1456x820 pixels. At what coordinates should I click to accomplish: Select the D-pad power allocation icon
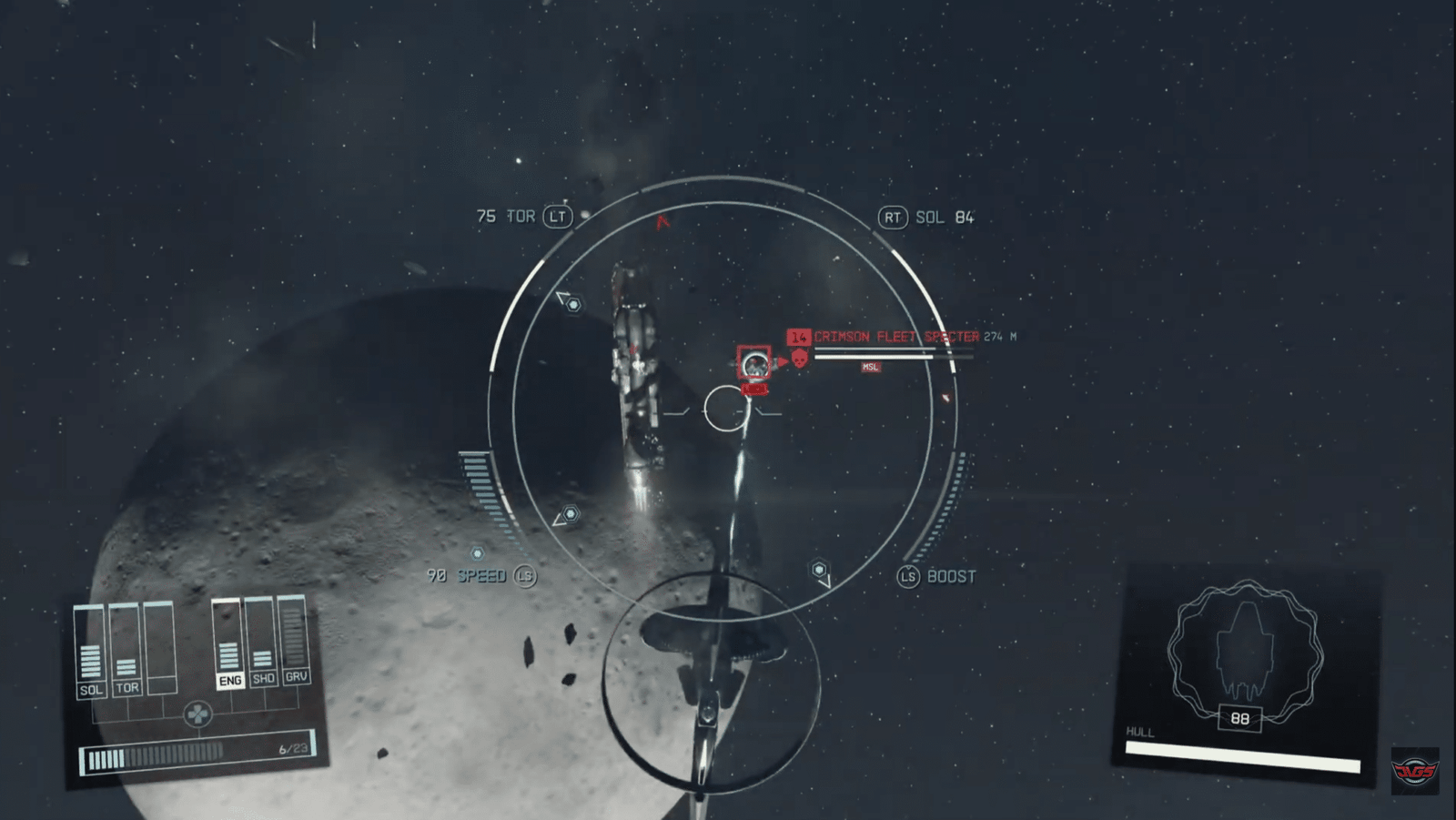[x=199, y=715]
